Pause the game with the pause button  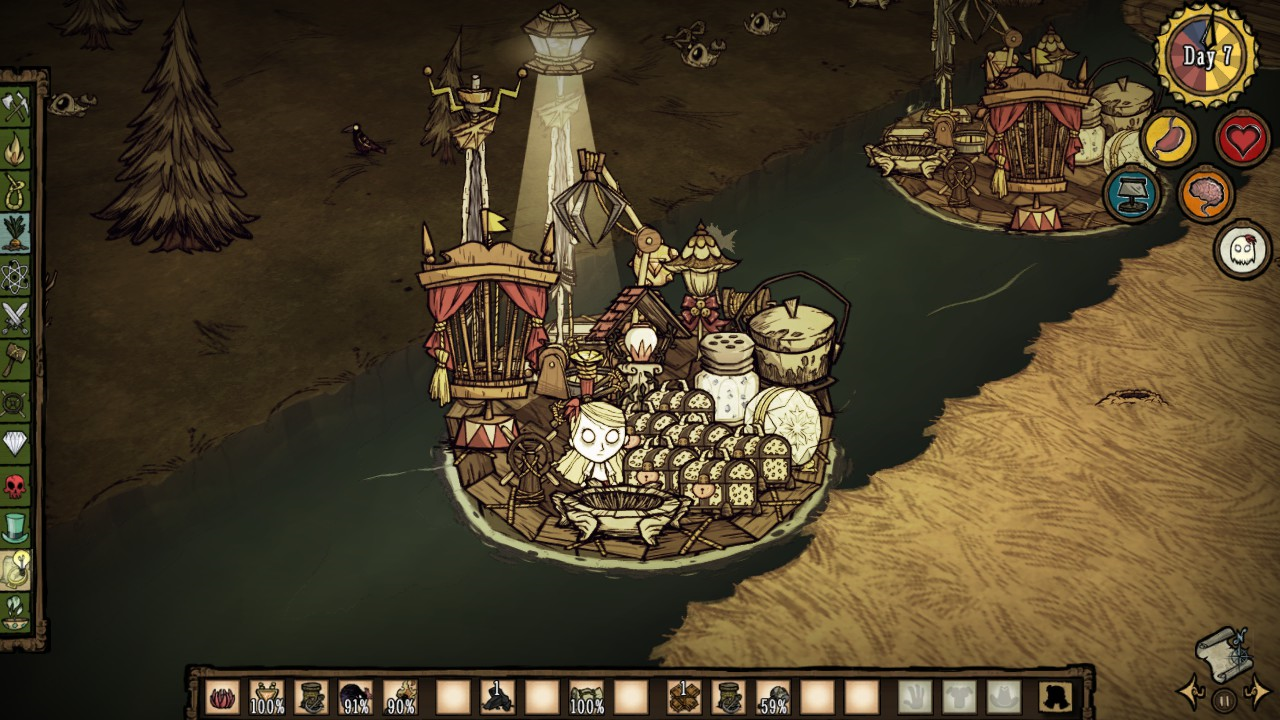(x=1224, y=700)
